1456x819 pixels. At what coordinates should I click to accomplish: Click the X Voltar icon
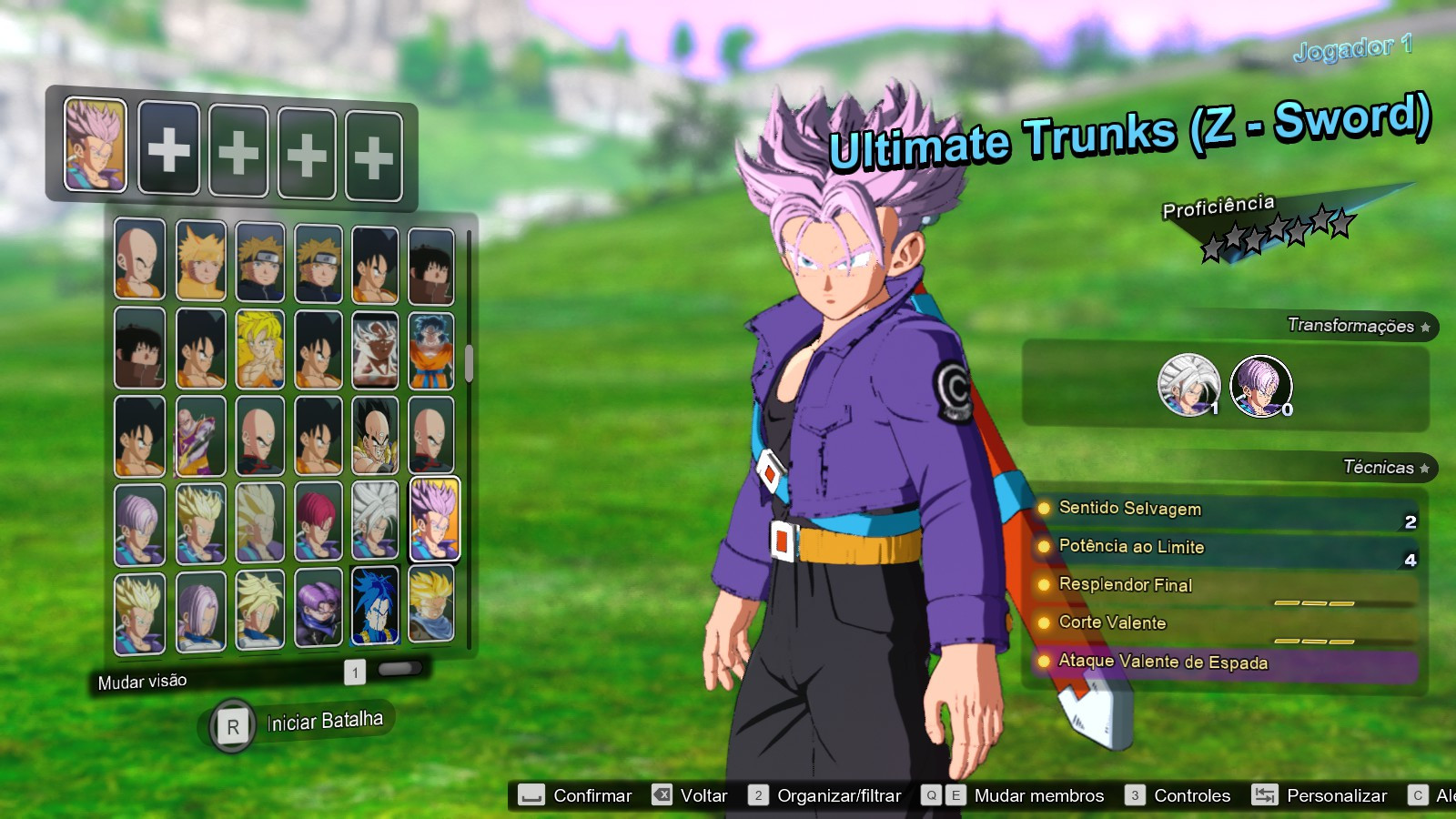(x=662, y=794)
